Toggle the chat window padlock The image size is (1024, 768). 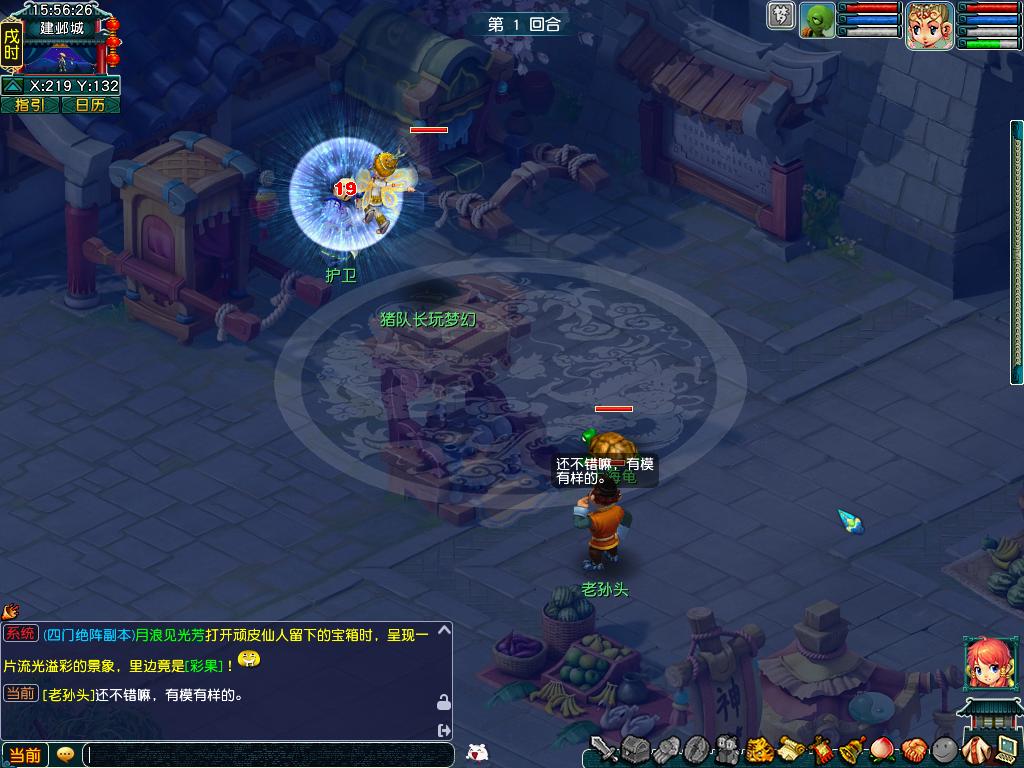(443, 703)
